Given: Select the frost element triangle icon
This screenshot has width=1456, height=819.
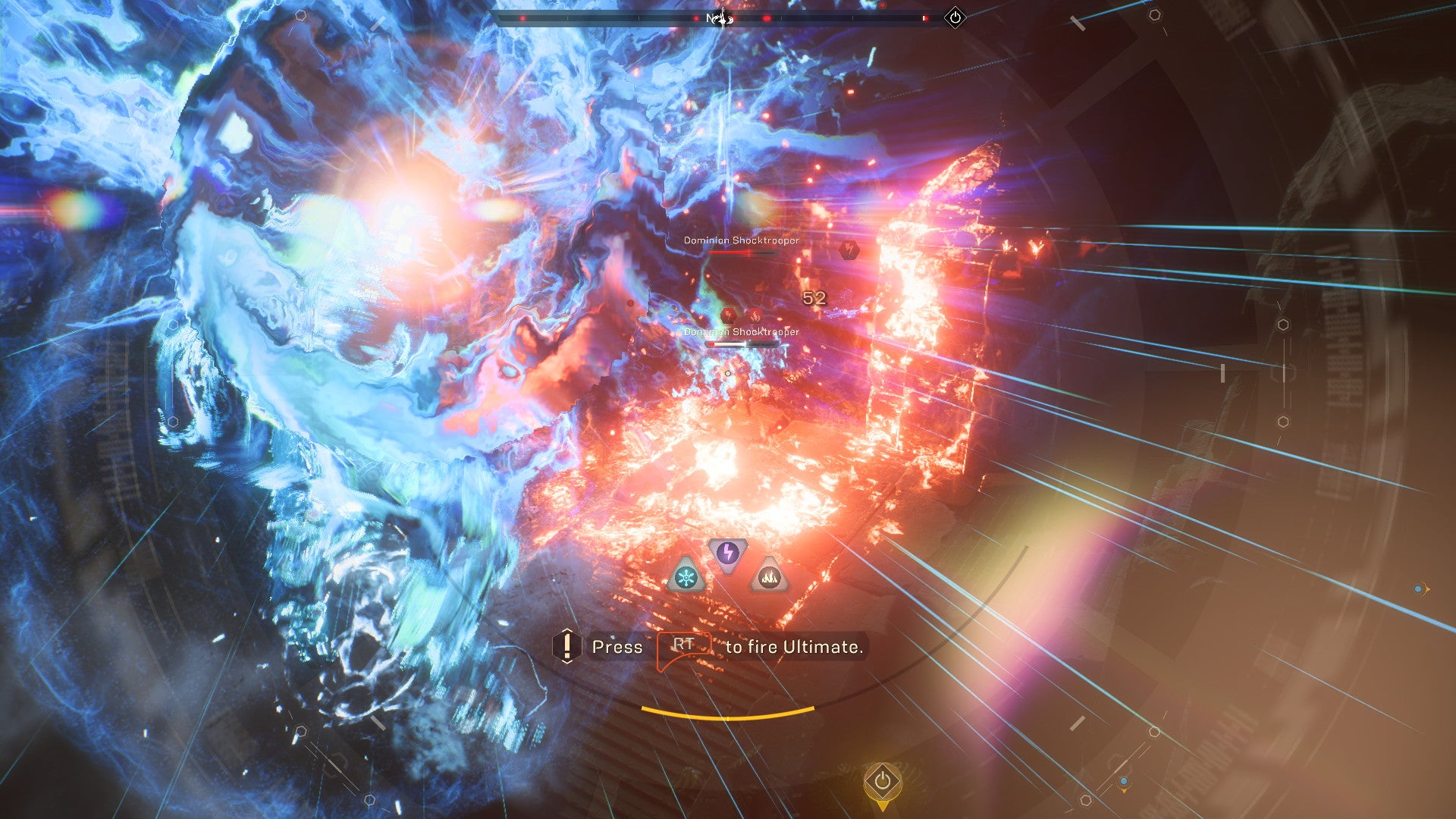Looking at the screenshot, I should point(686,577).
